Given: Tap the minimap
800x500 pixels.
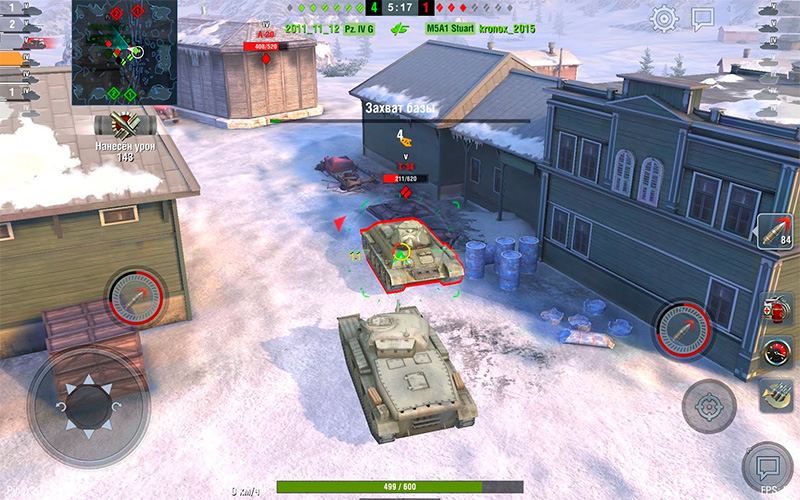Looking at the screenshot, I should [x=124, y=52].
